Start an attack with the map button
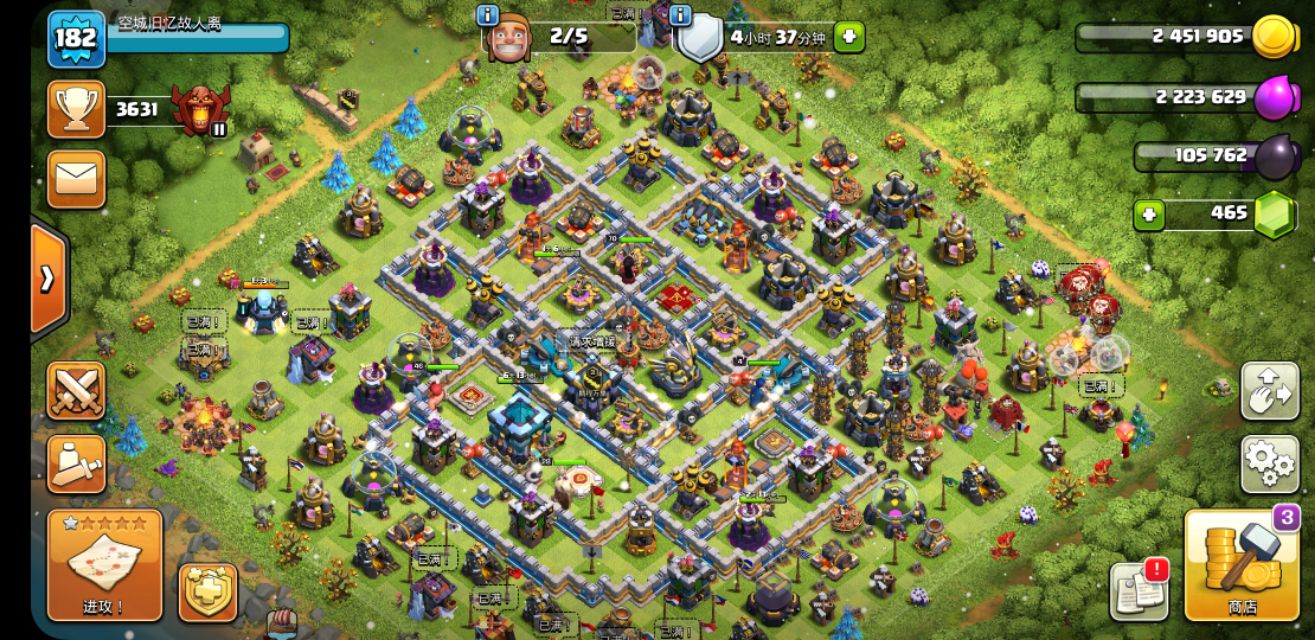1315x640 pixels. [104, 565]
